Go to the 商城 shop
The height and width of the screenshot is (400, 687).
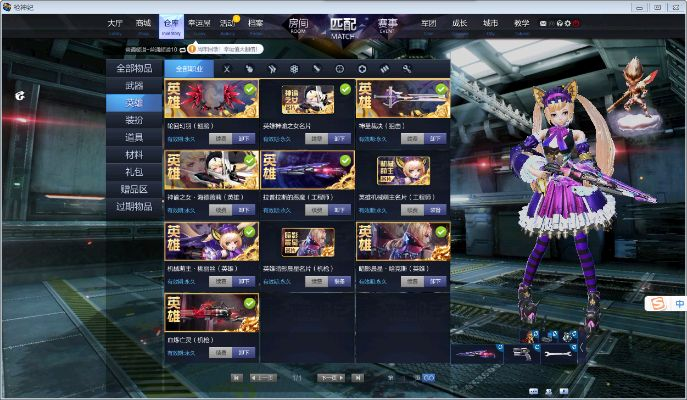144,23
